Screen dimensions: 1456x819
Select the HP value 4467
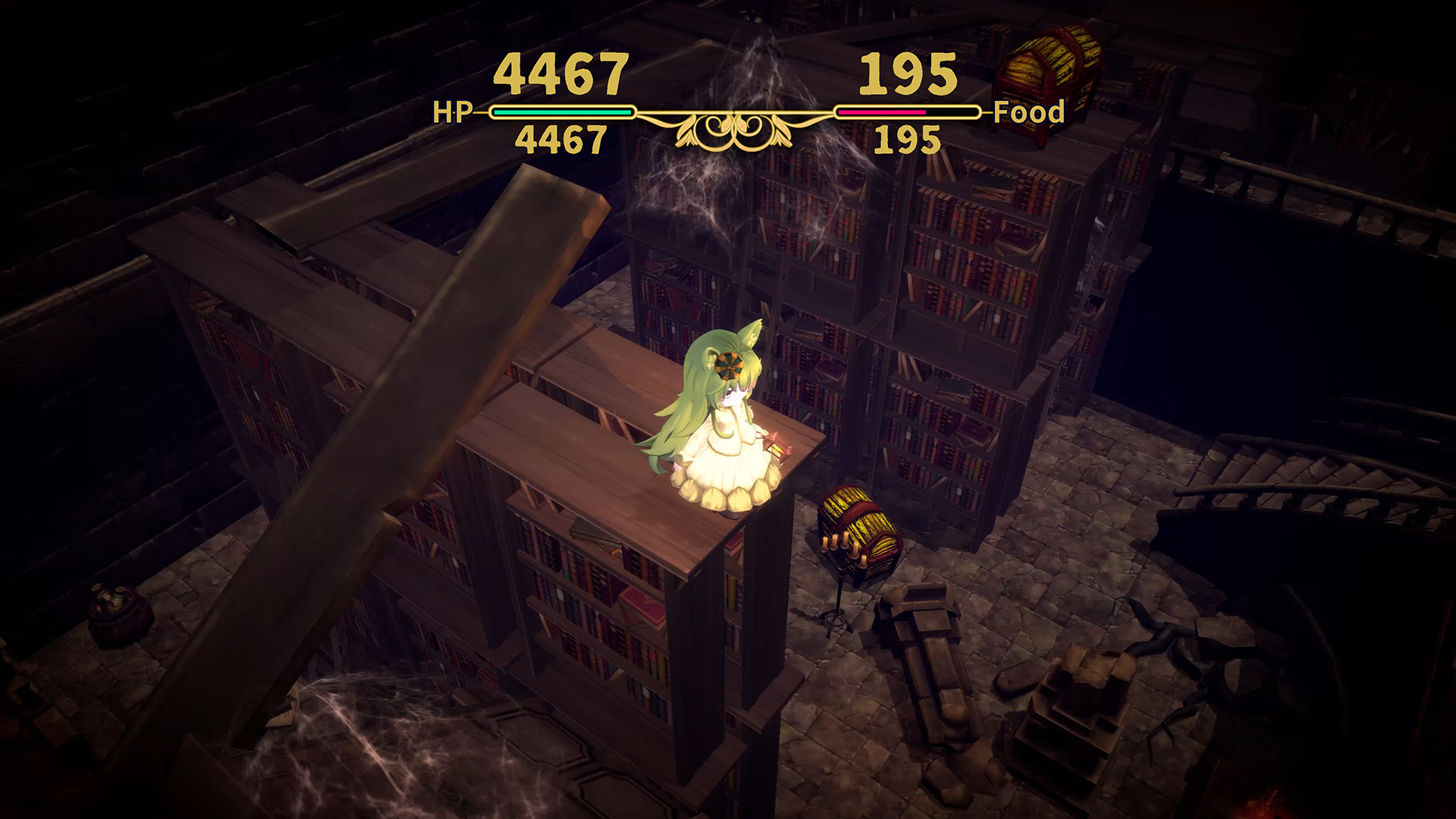click(559, 72)
